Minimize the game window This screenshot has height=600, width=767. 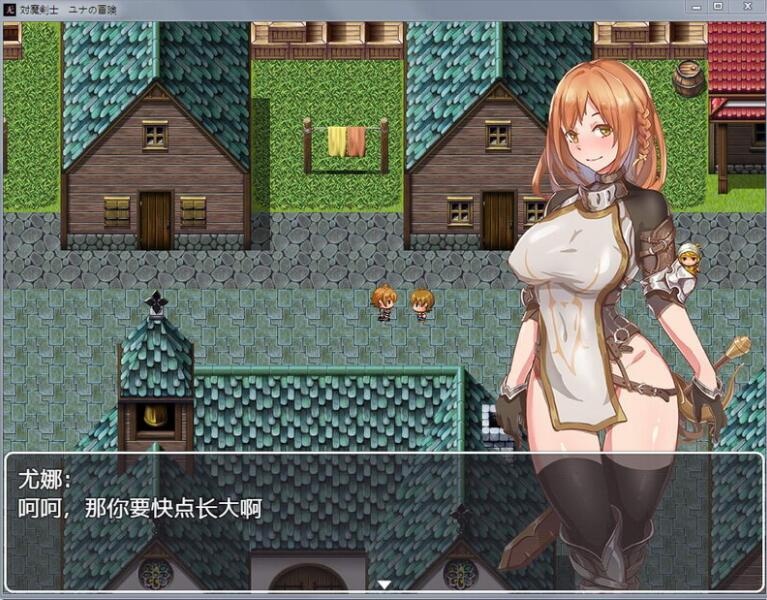[696, 6]
